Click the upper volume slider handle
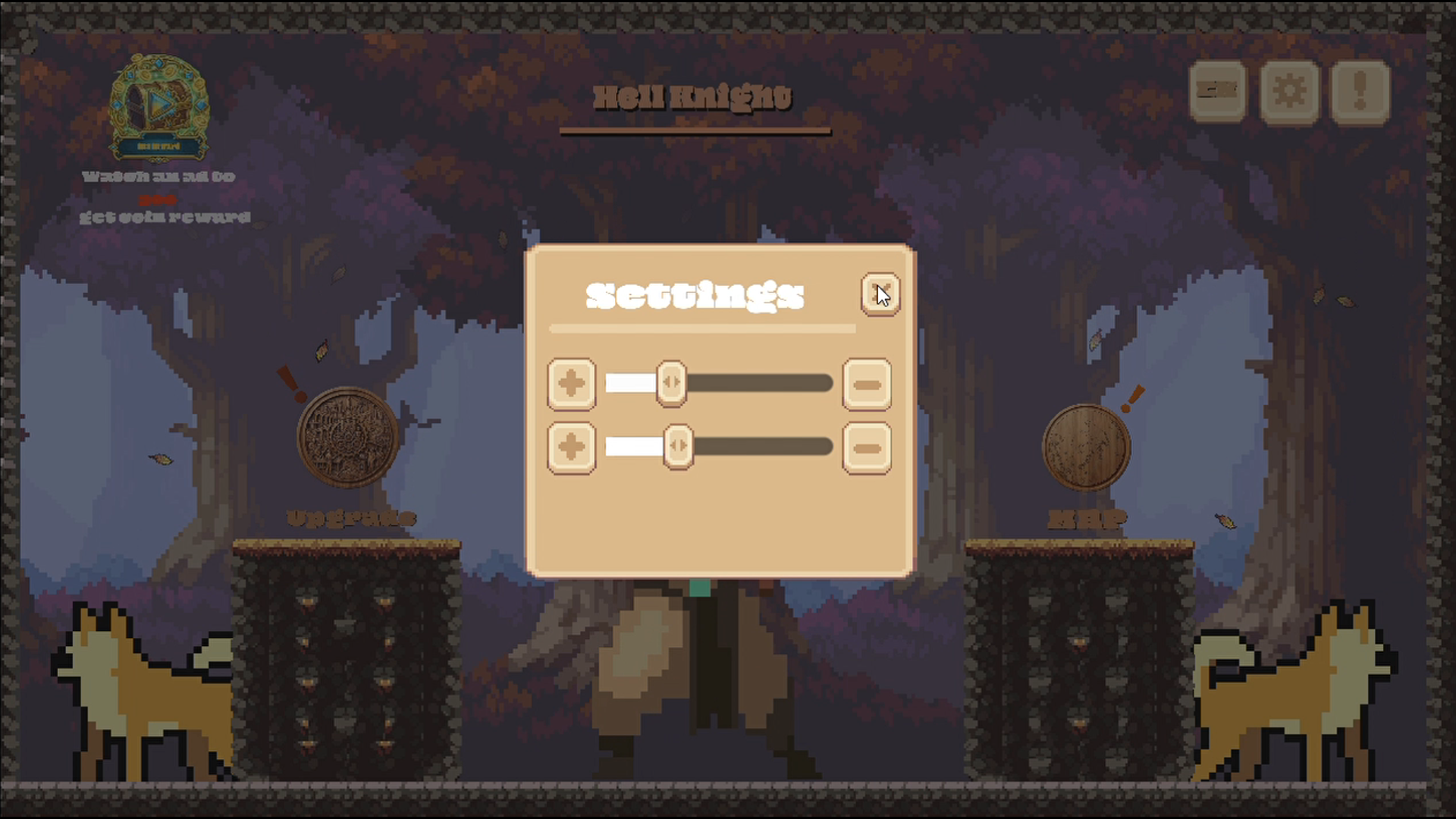 click(x=672, y=383)
